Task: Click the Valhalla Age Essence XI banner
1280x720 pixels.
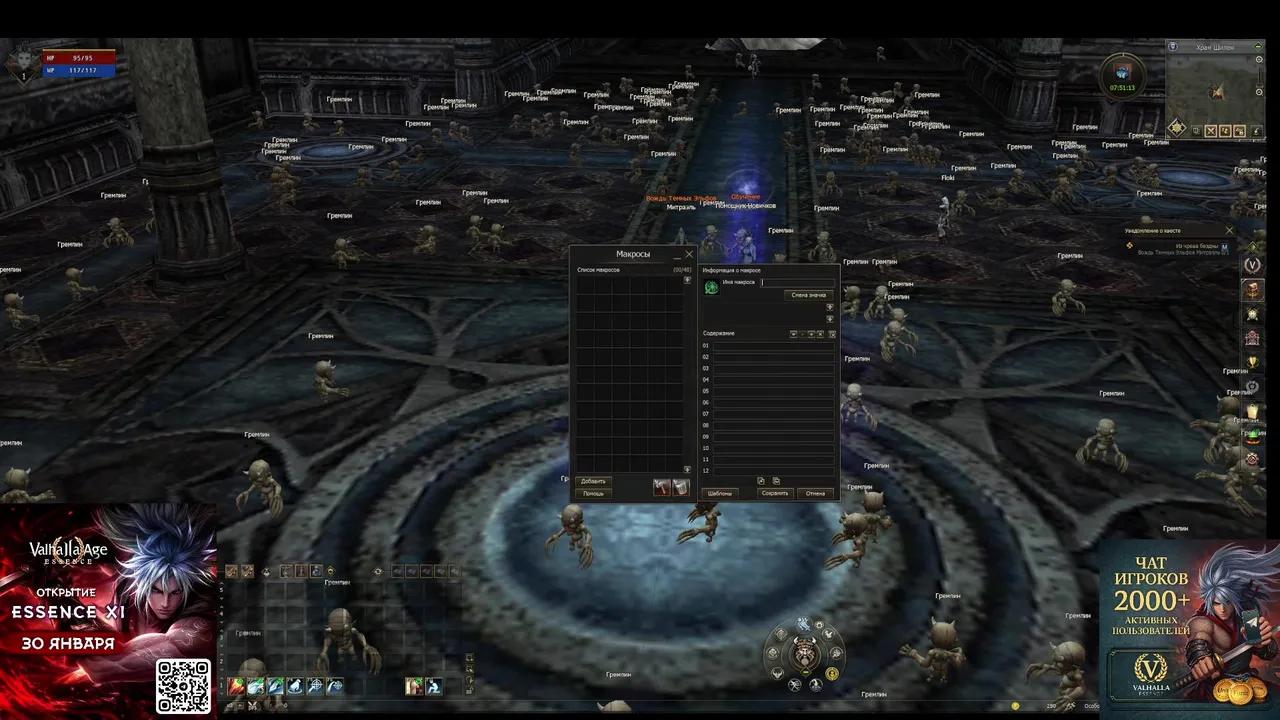Action: pos(108,610)
